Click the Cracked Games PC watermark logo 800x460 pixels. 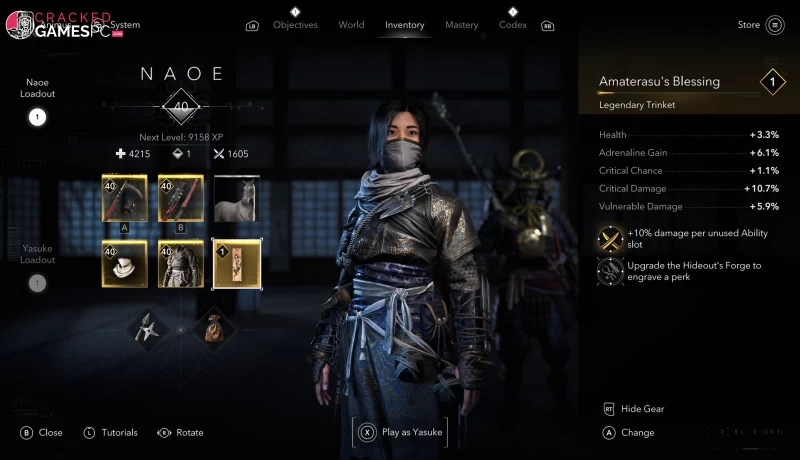[x=58, y=25]
